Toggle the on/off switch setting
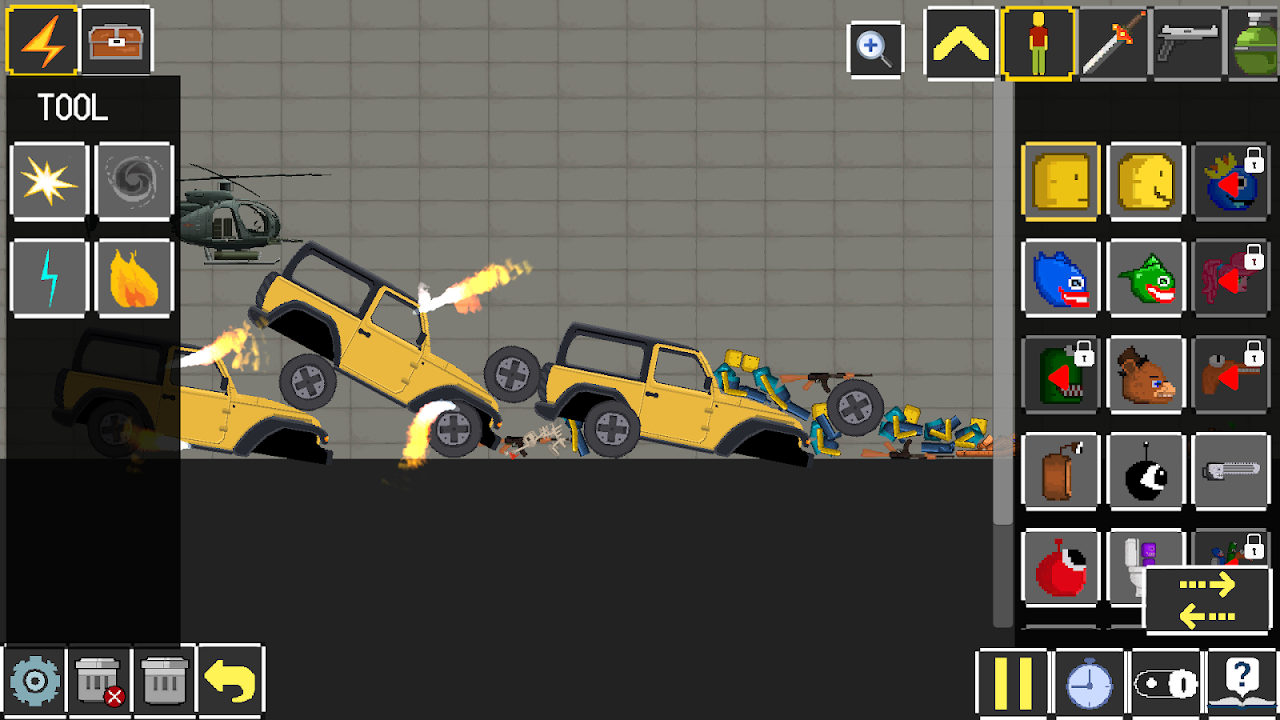This screenshot has height=720, width=1280. coord(1164,684)
